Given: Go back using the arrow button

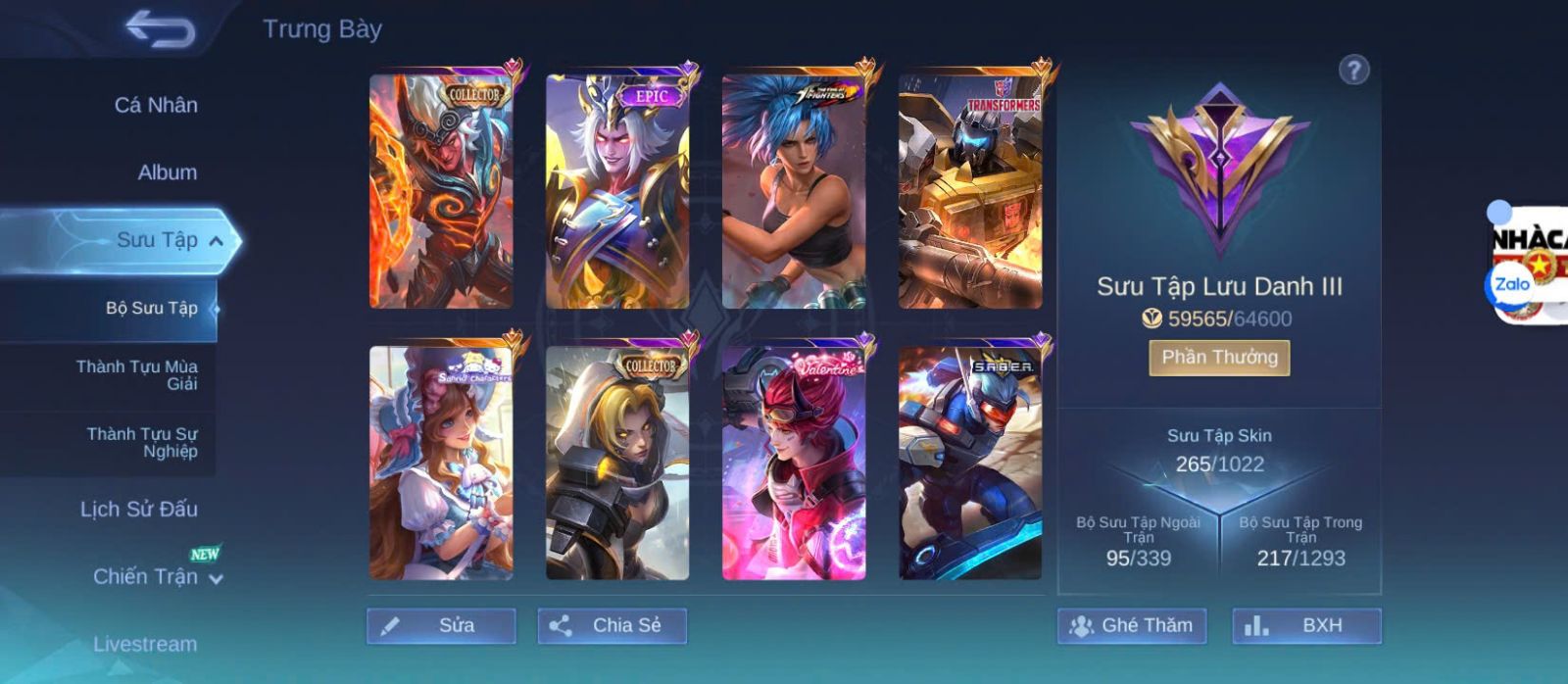Looking at the screenshot, I should (160, 29).
